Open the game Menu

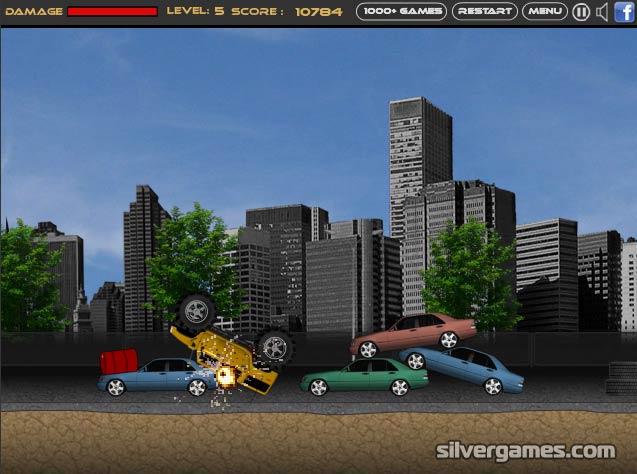coord(545,12)
